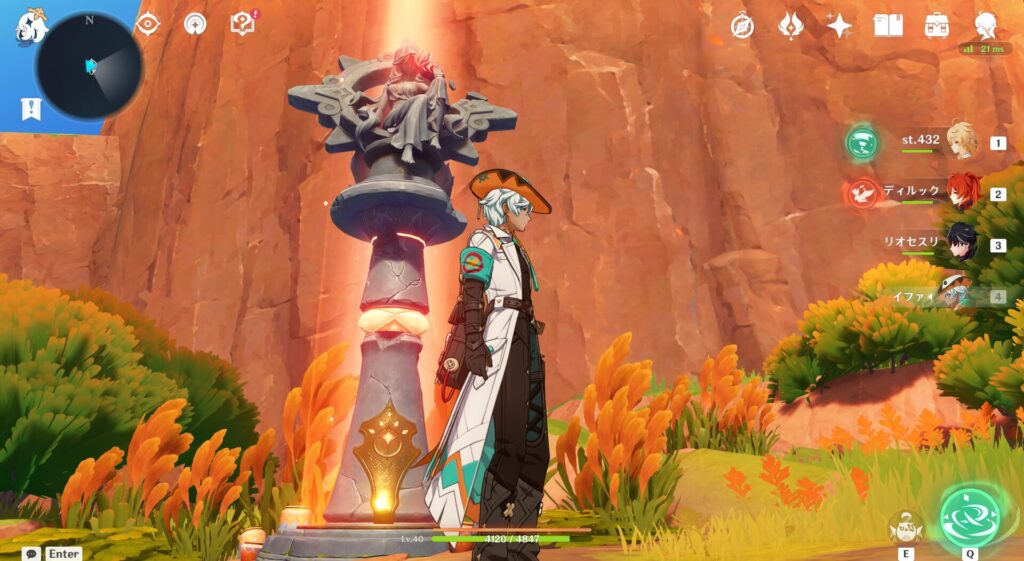Image resolution: width=1024 pixels, height=561 pixels.
Task: Switch to party member リオセスリ
Action: 961,243
